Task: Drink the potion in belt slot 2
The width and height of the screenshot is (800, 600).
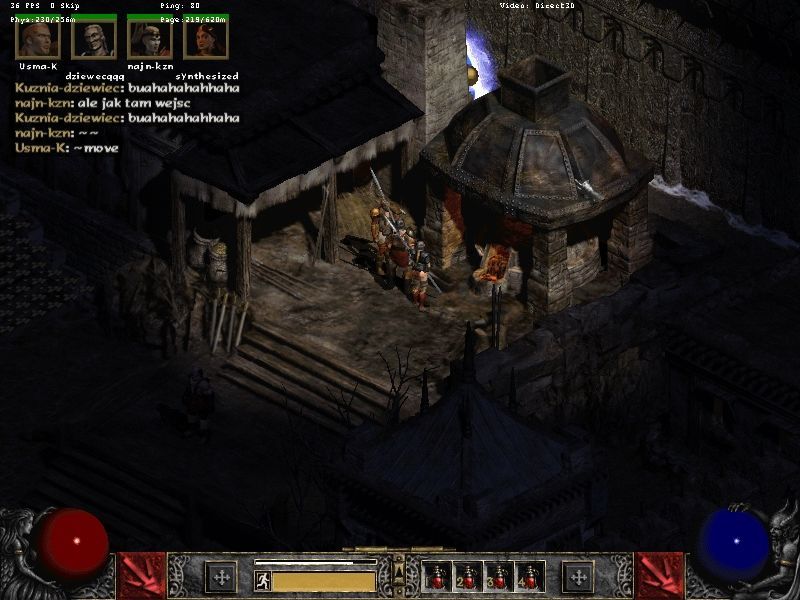Action: coord(468,577)
